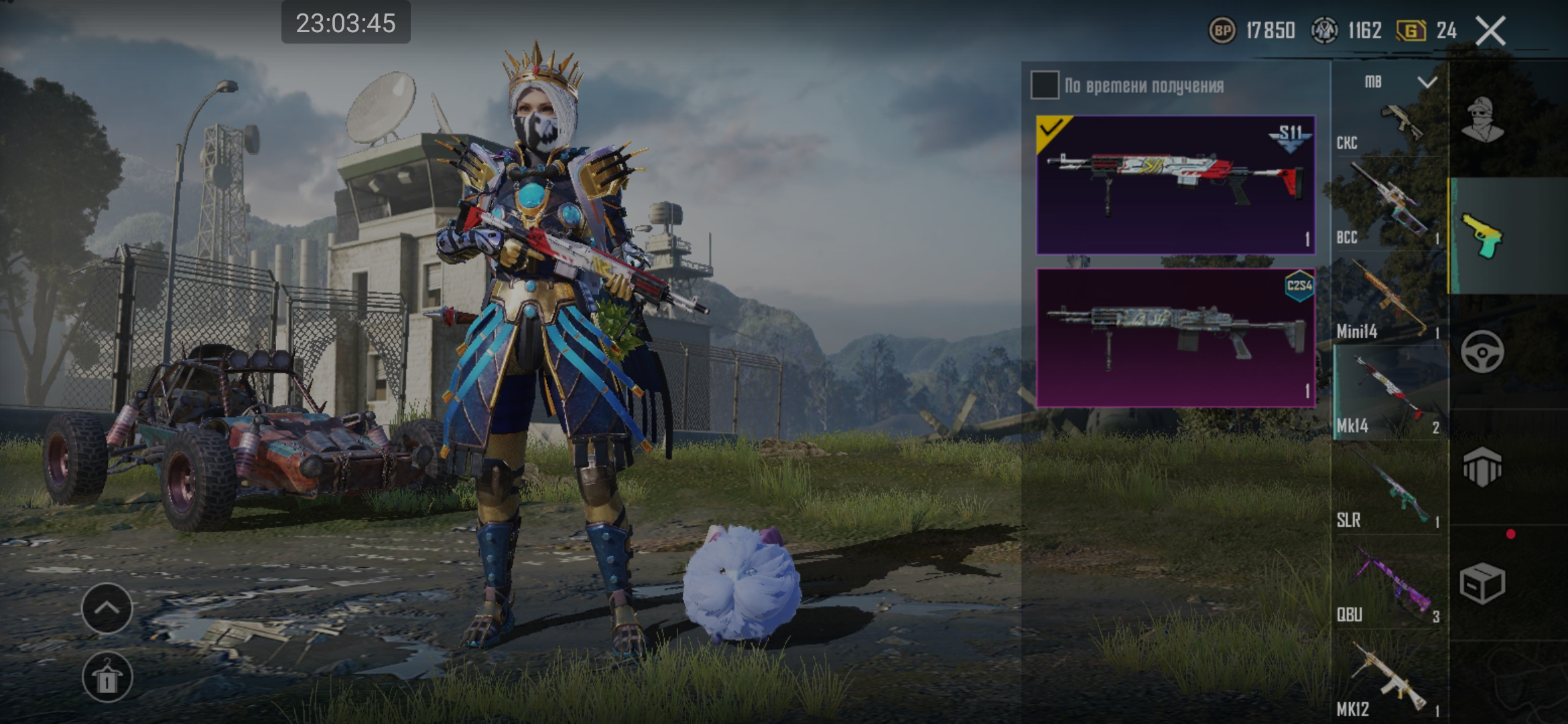This screenshot has height=724, width=1568.
Task: Open the crate box category
Action: coord(1482,583)
